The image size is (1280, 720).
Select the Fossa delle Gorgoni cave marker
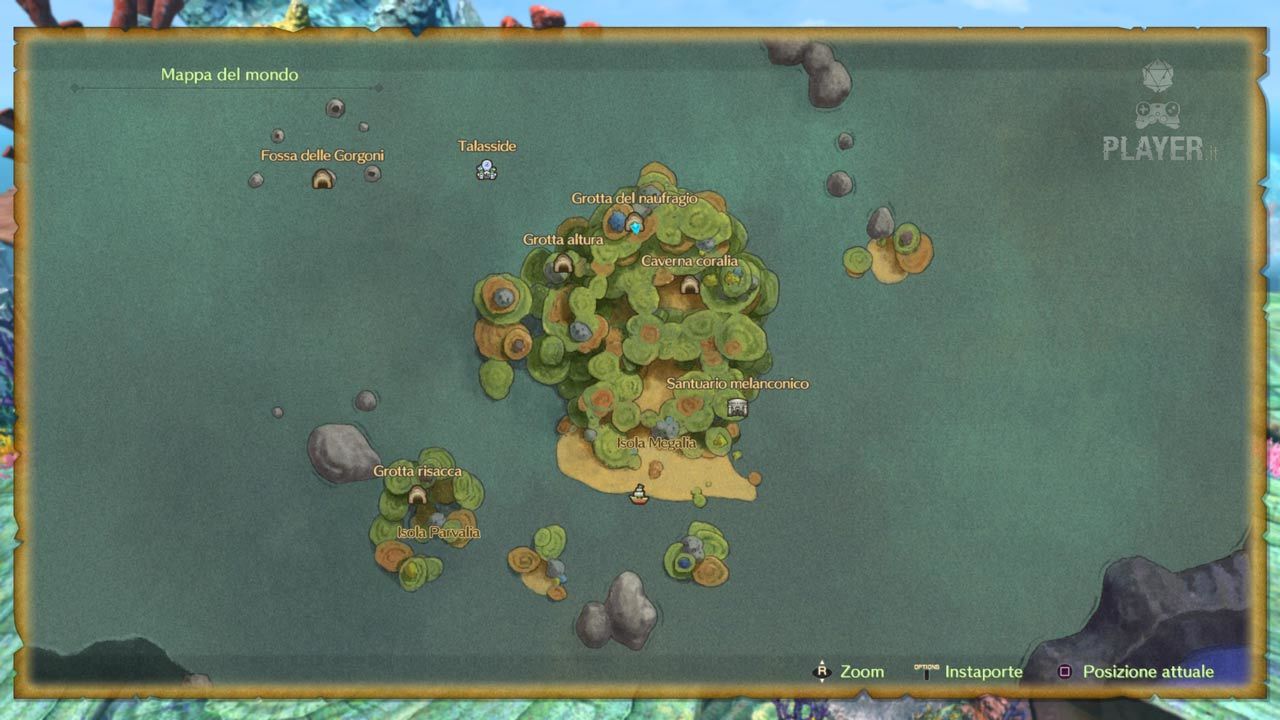pyautogui.click(x=322, y=179)
